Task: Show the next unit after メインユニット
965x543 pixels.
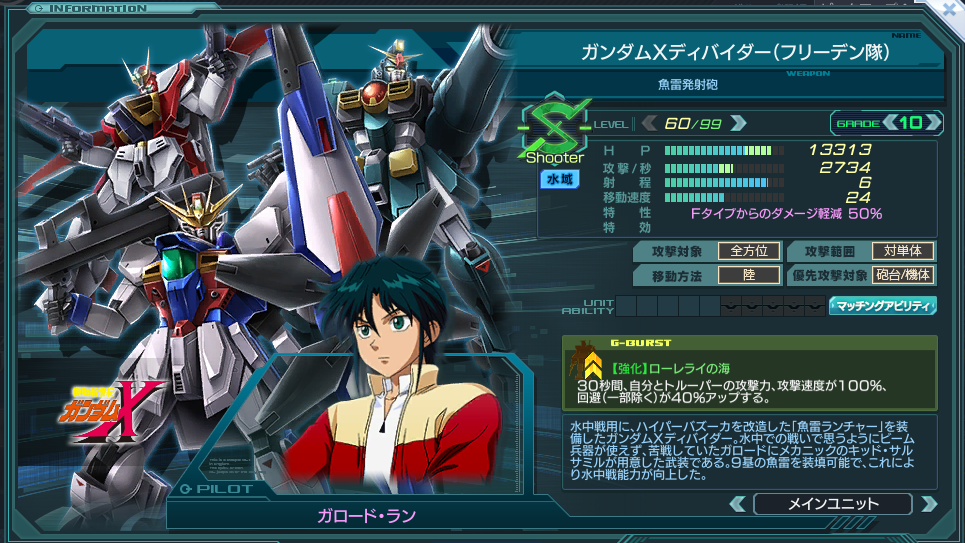Action: [x=927, y=503]
